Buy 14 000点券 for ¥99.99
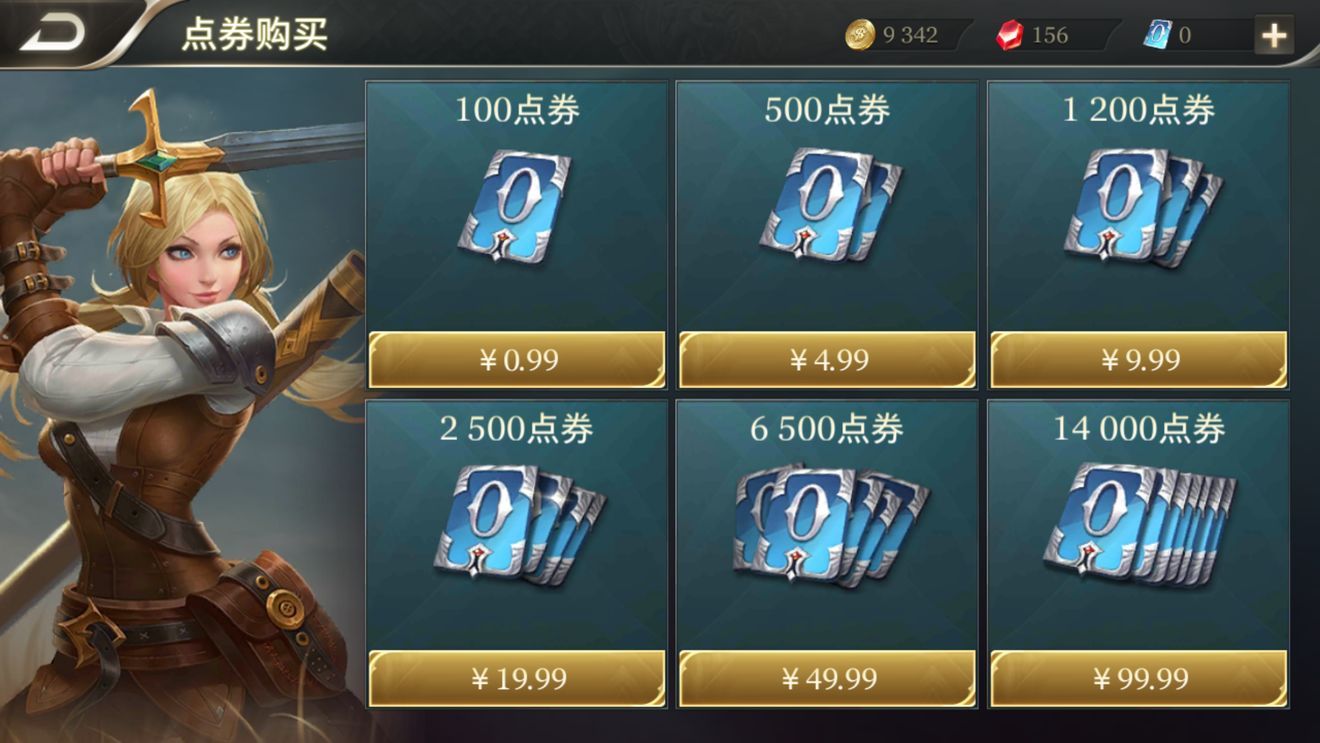 [1139, 678]
